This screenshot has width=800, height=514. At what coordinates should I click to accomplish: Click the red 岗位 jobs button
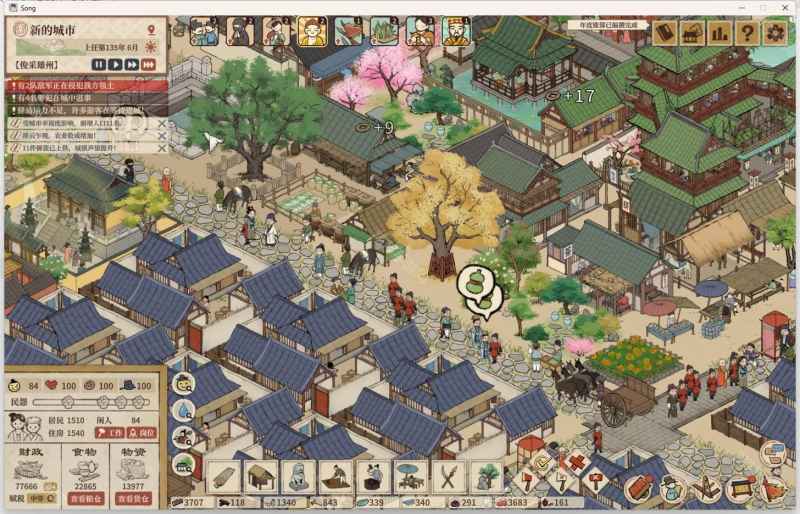[x=143, y=433]
